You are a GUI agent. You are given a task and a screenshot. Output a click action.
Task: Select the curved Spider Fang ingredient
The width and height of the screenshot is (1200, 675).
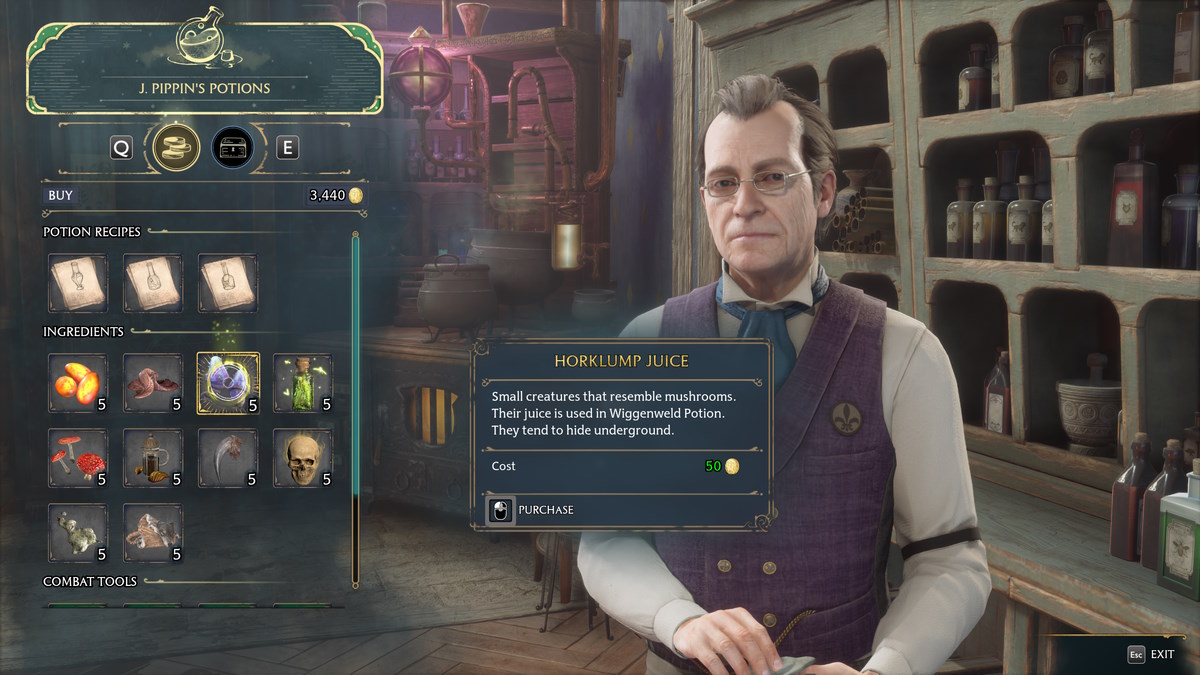click(228, 458)
